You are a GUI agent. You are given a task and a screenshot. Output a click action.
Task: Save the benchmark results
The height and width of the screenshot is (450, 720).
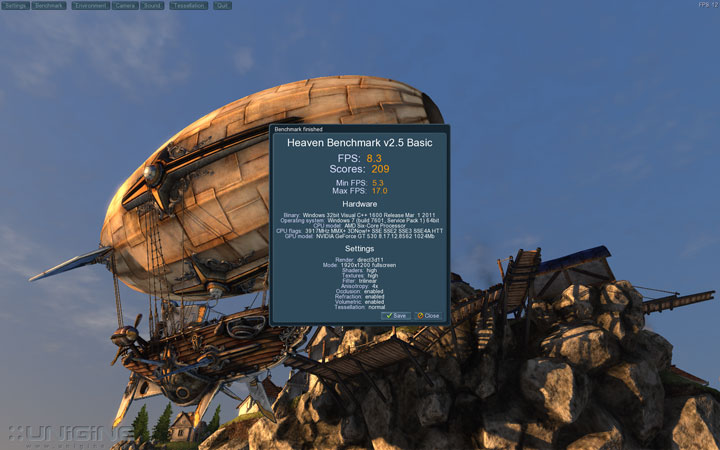pos(396,315)
